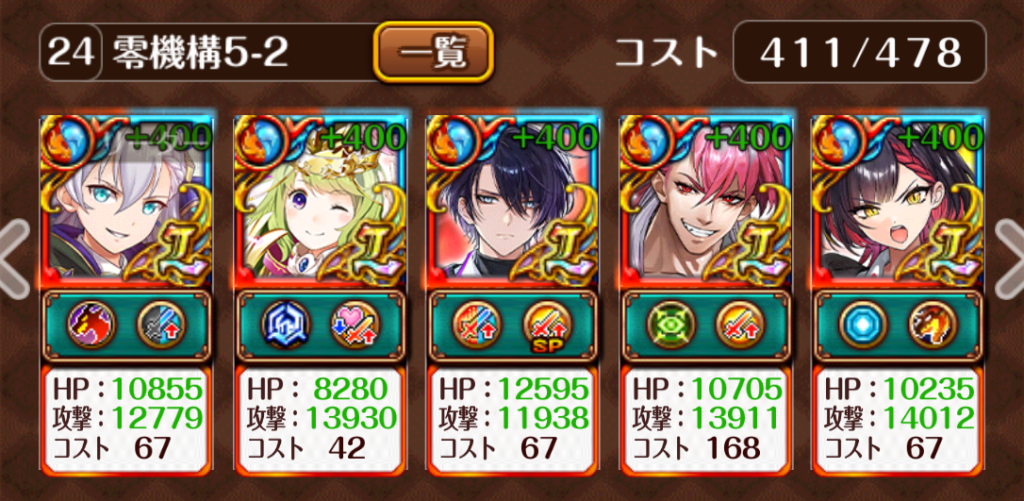Go to the next party with right arrow
The width and height of the screenshot is (1024, 501).
pyautogui.click(x=1009, y=259)
